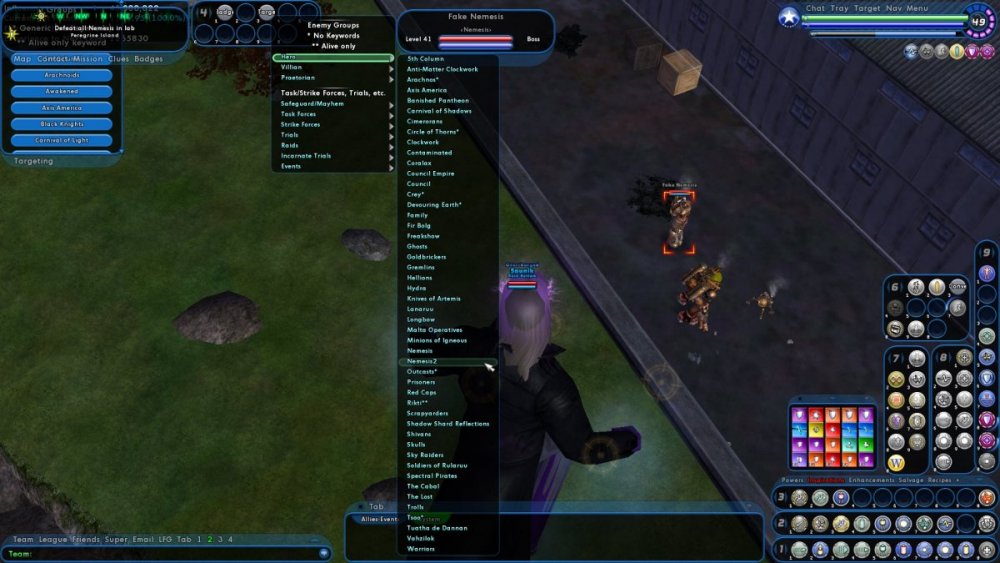Viewport: 1000px width, 563px height.
Task: Click the Black Knights targeting button
Action: [x=62, y=124]
